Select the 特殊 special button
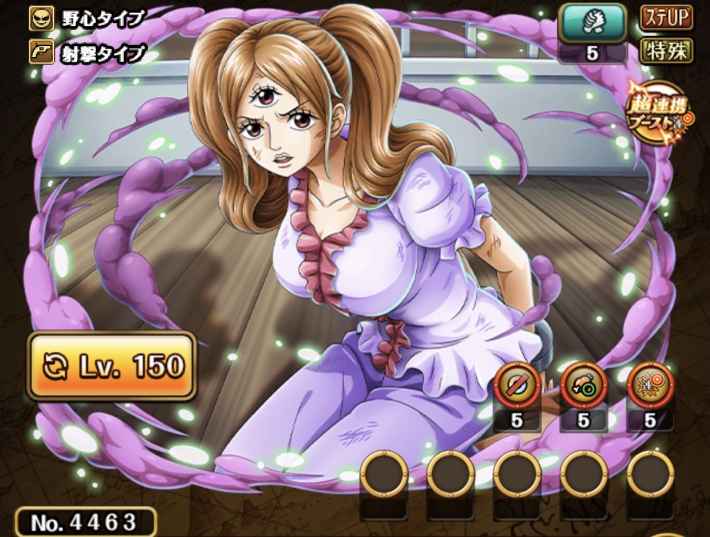Viewport: 710px width, 537px height. point(667,52)
